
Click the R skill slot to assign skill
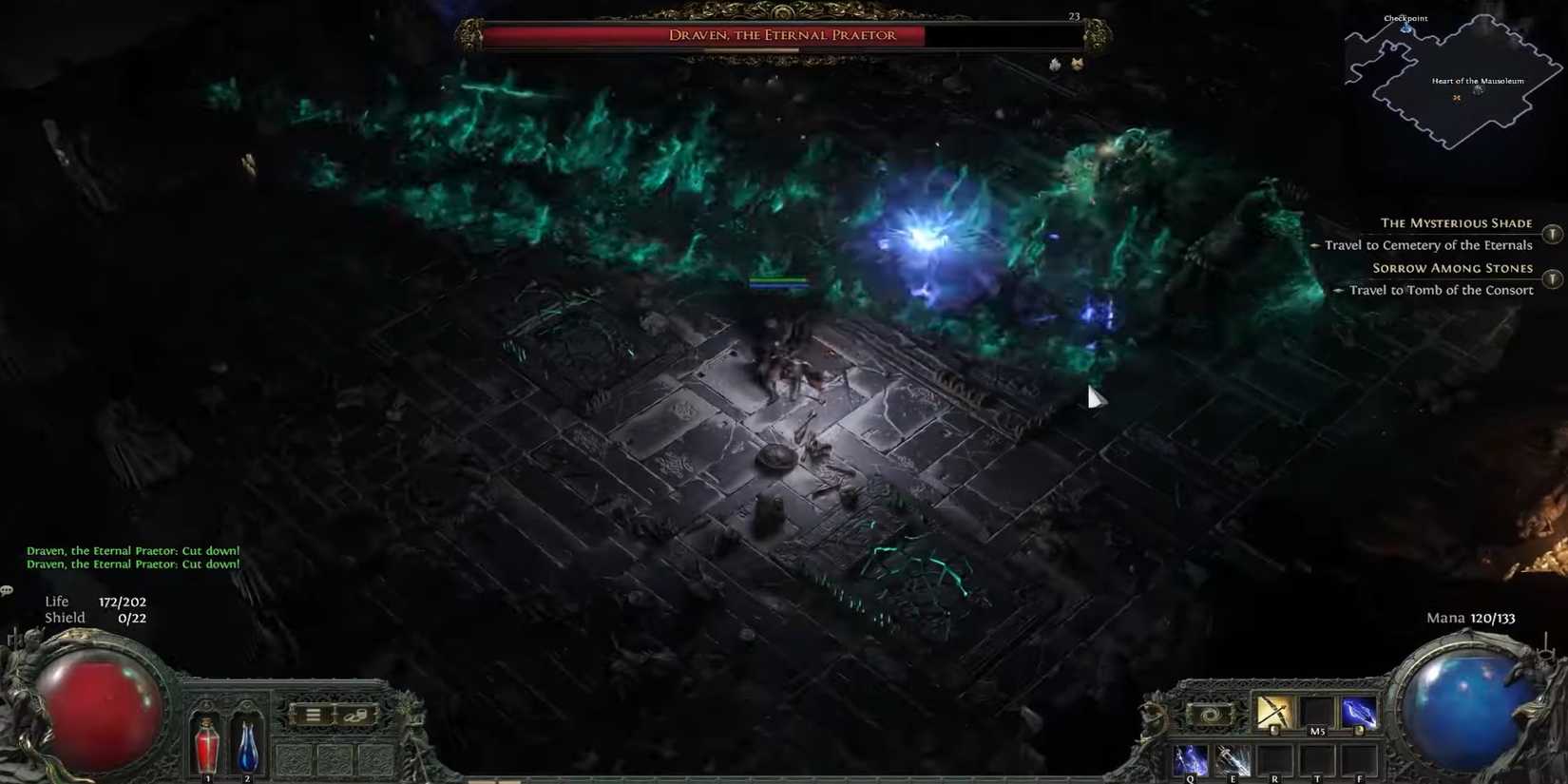(1275, 760)
